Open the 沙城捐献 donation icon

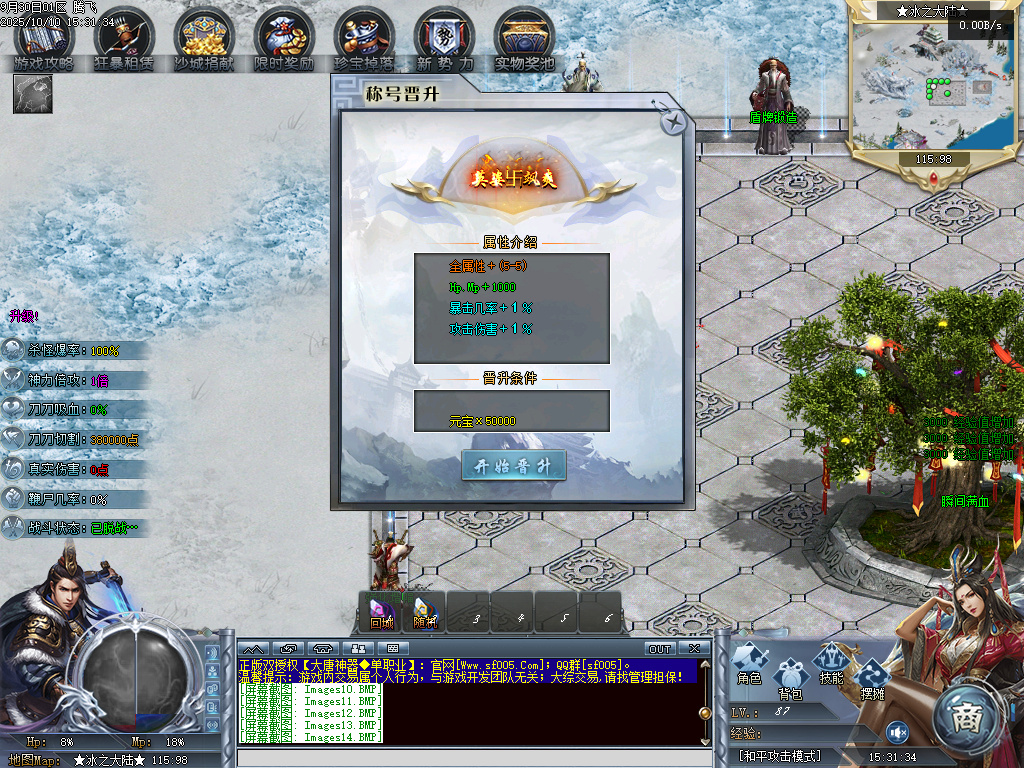[x=204, y=40]
